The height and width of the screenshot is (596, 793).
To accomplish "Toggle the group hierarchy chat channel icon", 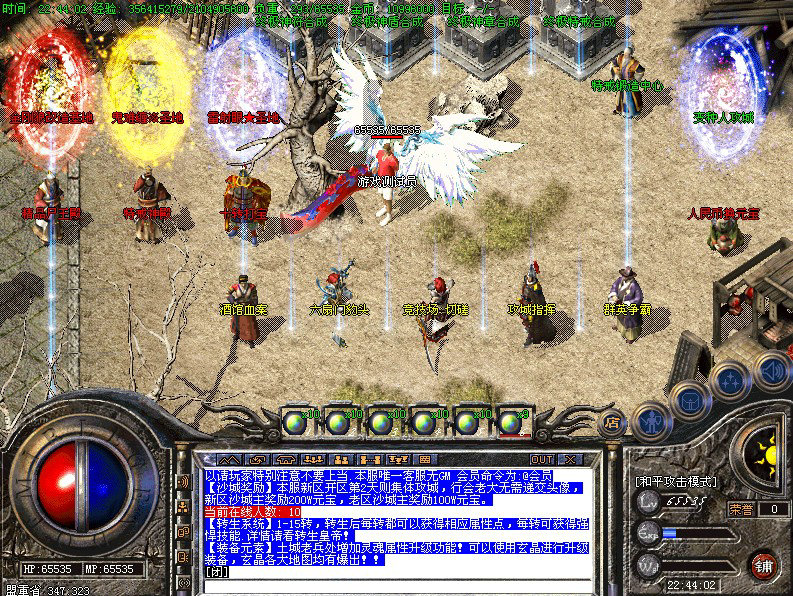I will pyautogui.click(x=183, y=506).
